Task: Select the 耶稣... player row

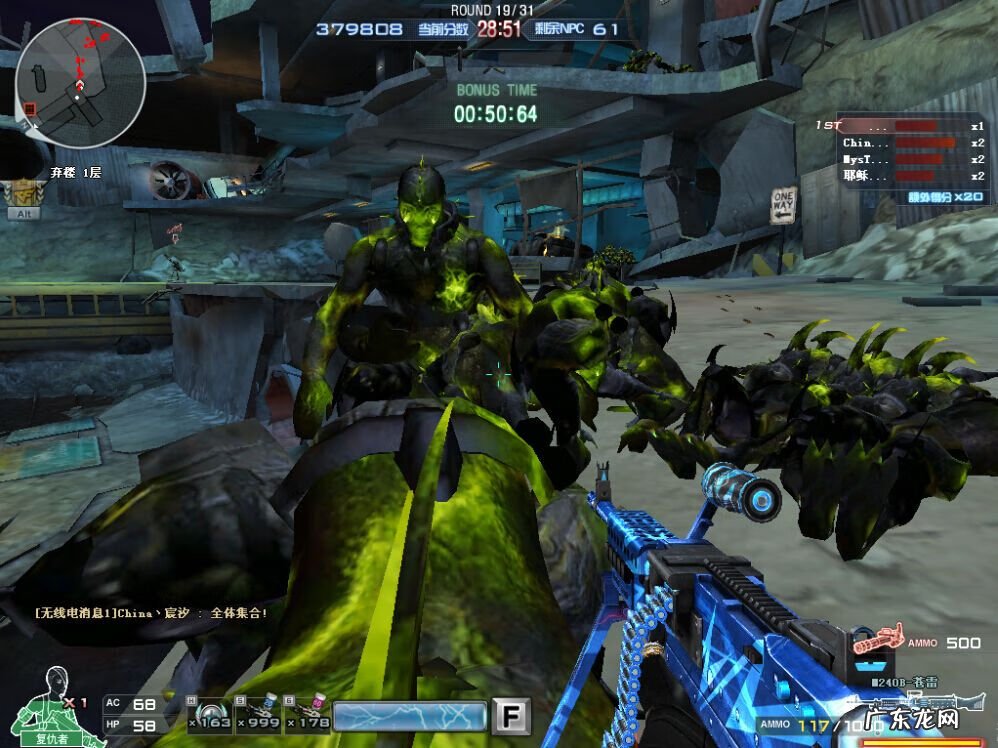Action: pos(900,176)
